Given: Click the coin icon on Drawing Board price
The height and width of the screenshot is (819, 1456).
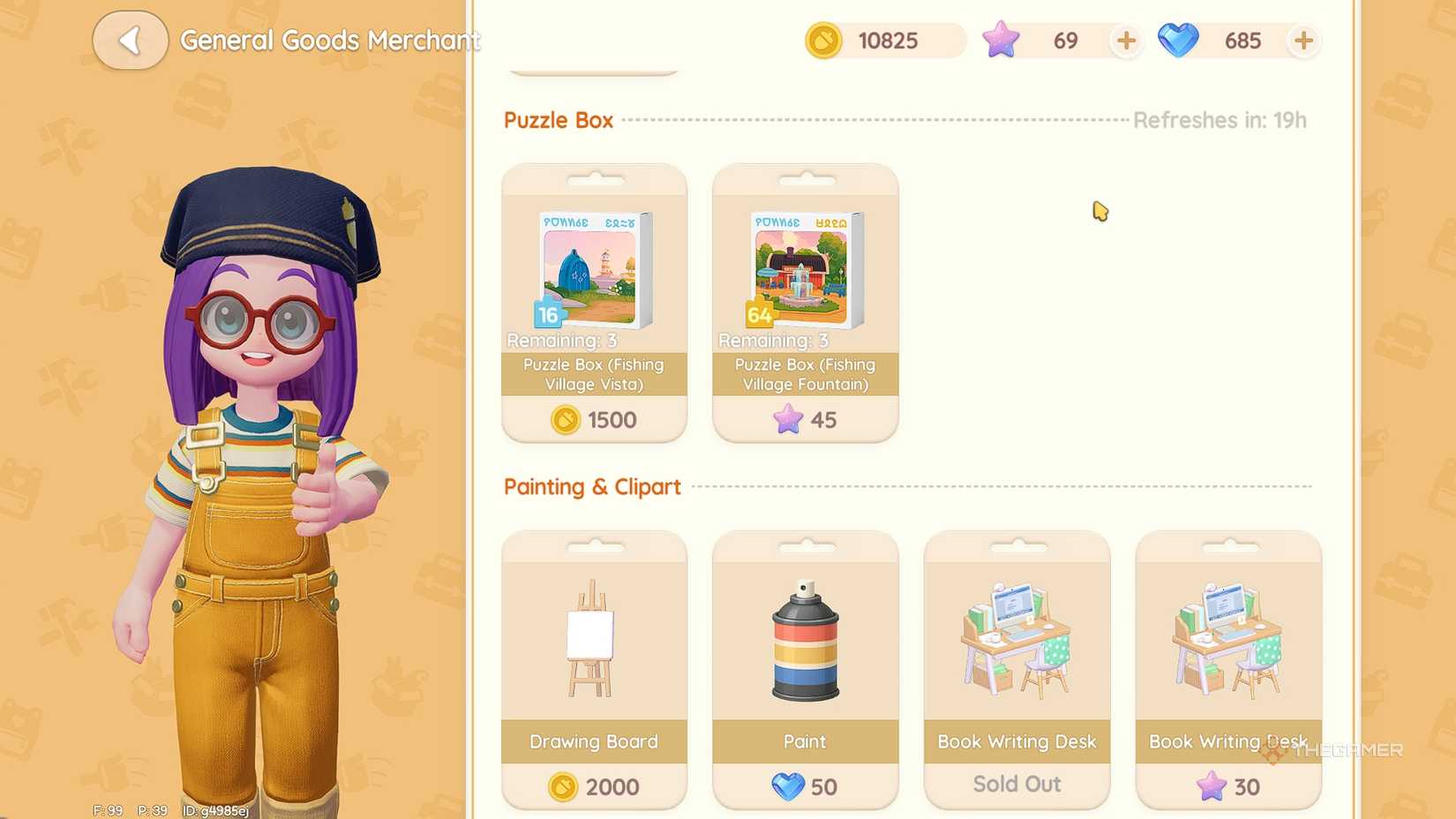Looking at the screenshot, I should [566, 786].
